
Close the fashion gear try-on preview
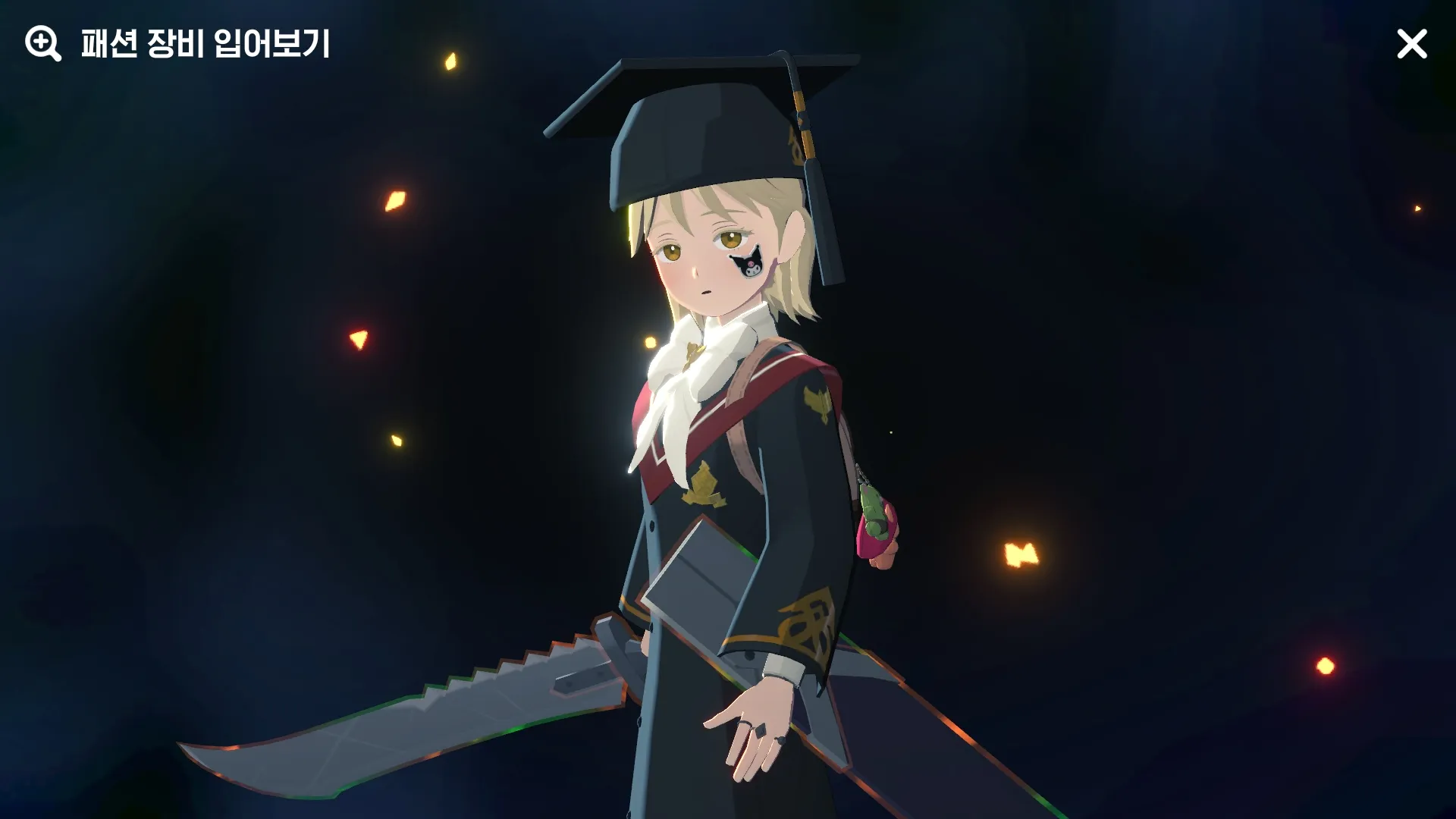click(1411, 44)
